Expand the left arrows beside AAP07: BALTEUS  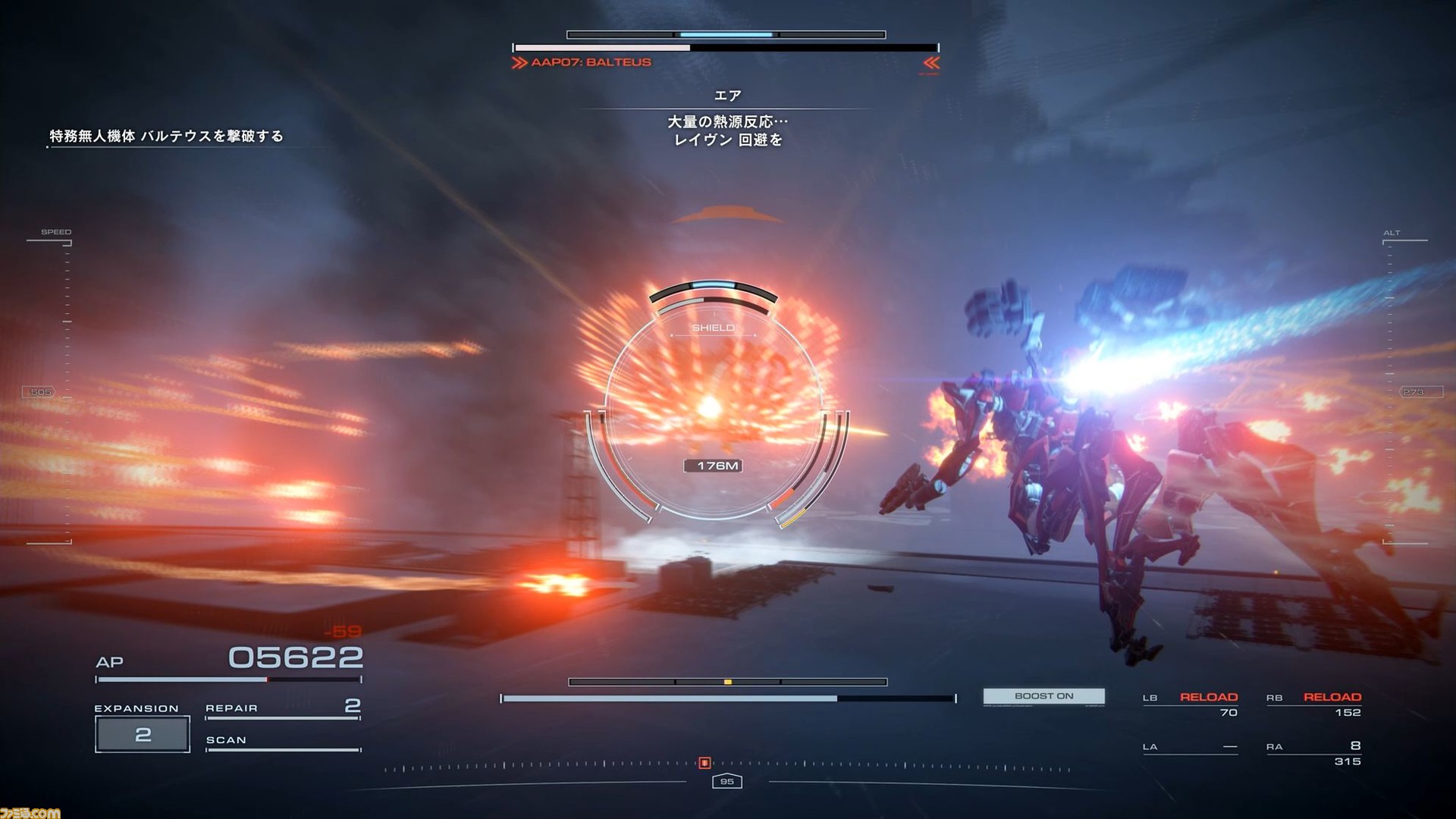(x=521, y=62)
